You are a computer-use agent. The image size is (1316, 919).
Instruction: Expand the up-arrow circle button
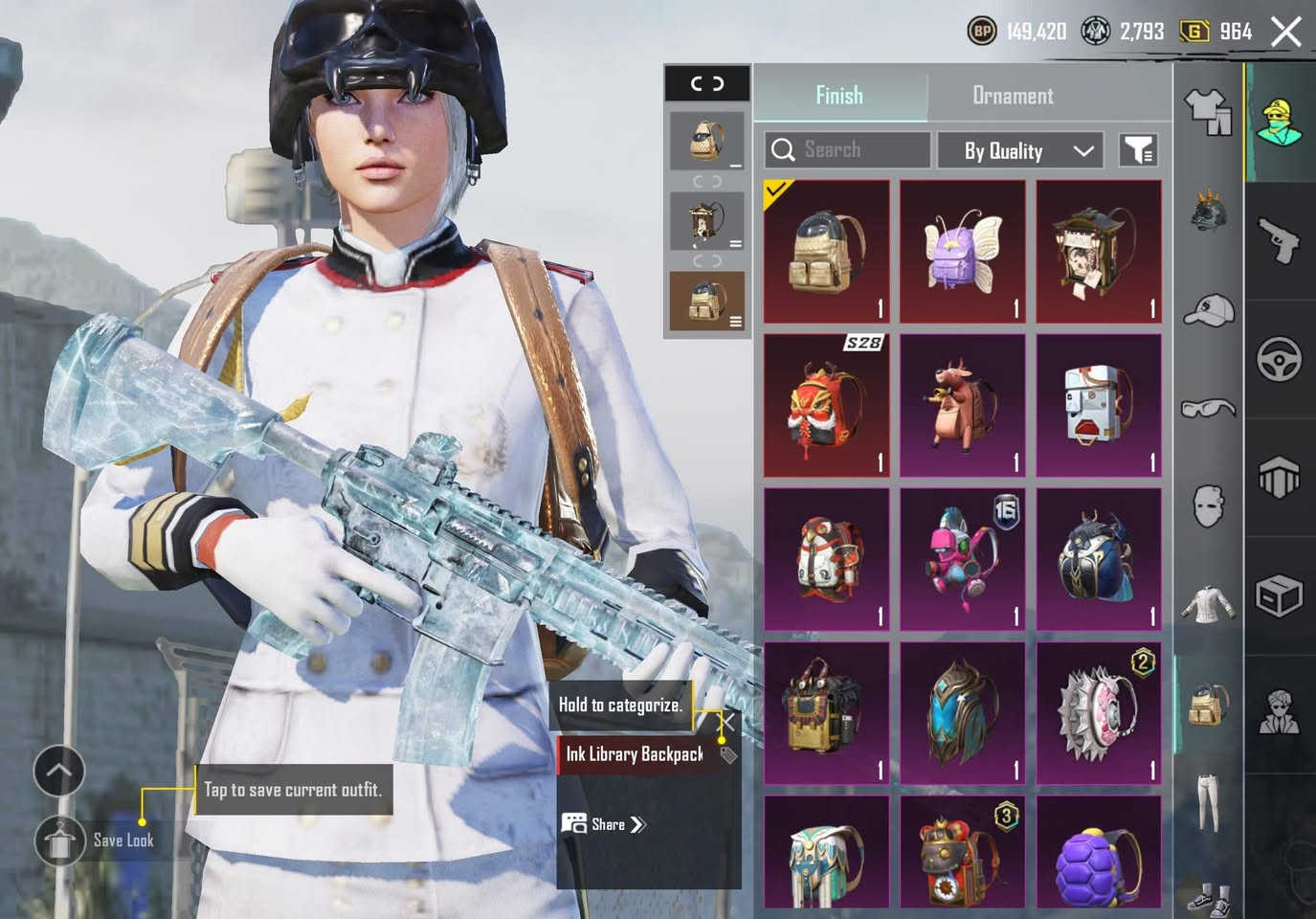tap(59, 771)
